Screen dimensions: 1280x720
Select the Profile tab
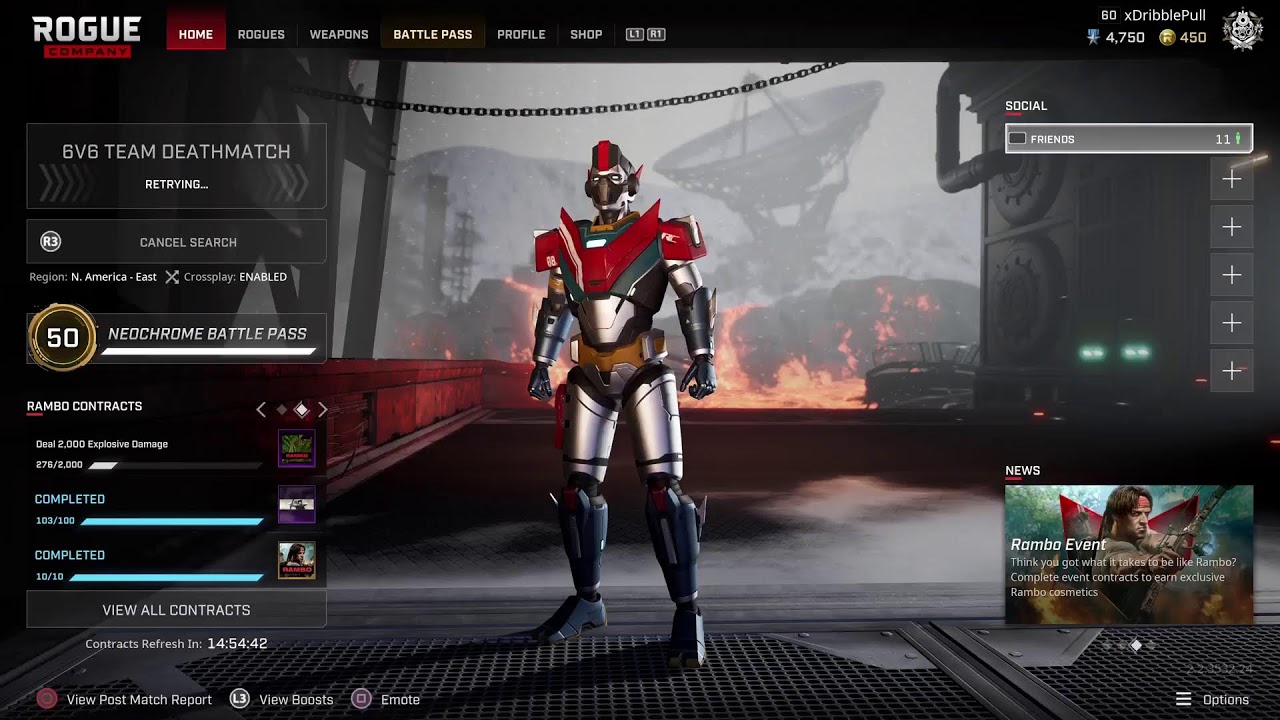521,34
